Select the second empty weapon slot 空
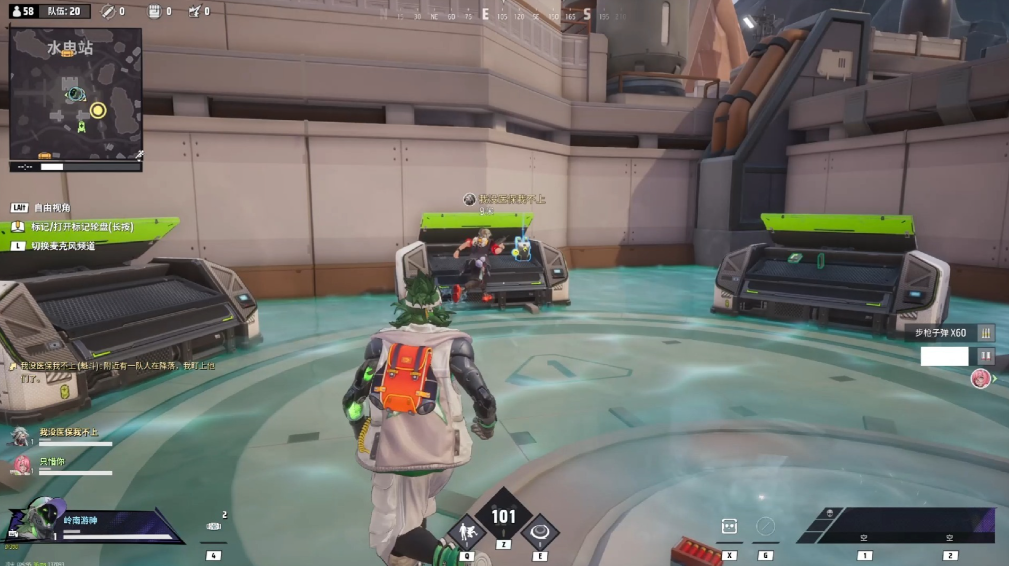1009x566 pixels. 950,536
